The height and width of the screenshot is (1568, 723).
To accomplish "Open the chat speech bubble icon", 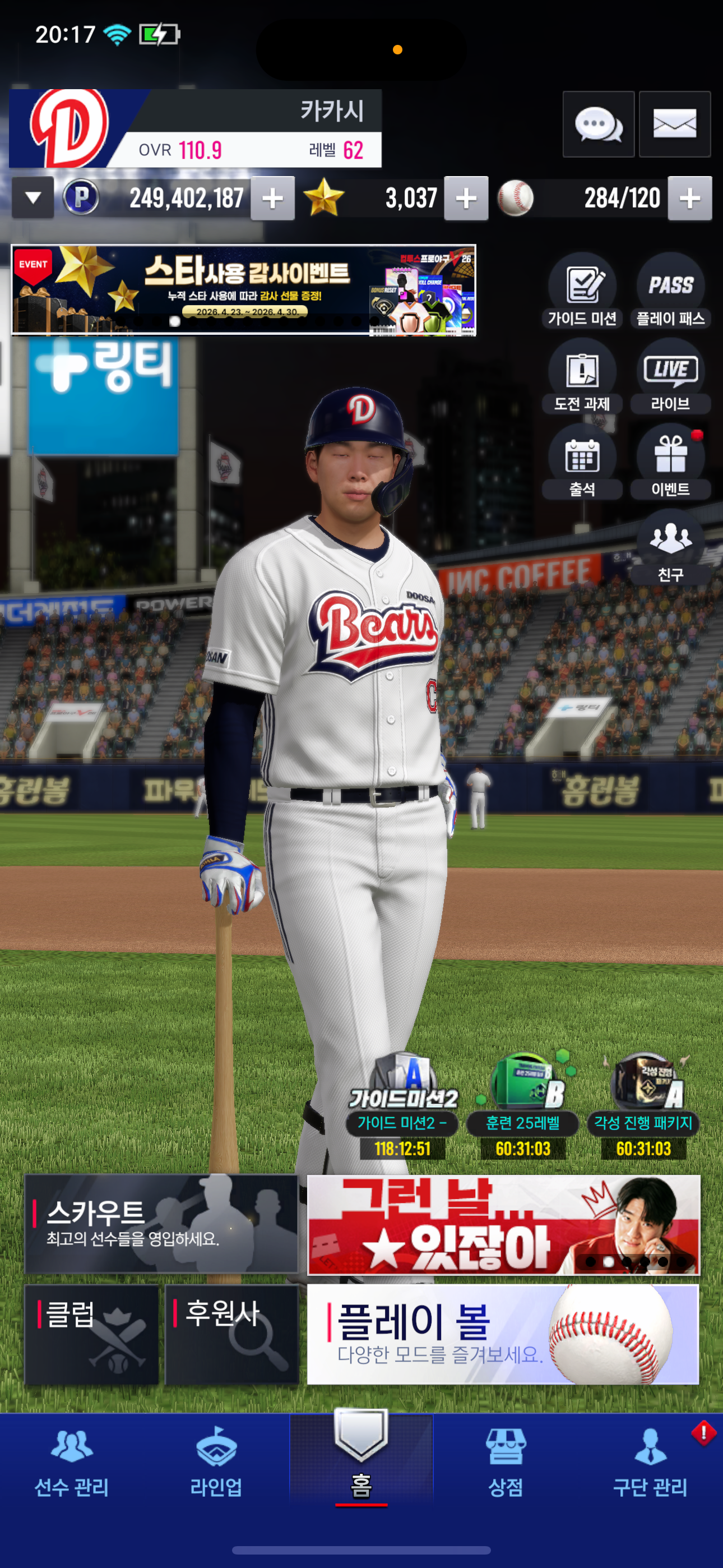I will [x=598, y=125].
